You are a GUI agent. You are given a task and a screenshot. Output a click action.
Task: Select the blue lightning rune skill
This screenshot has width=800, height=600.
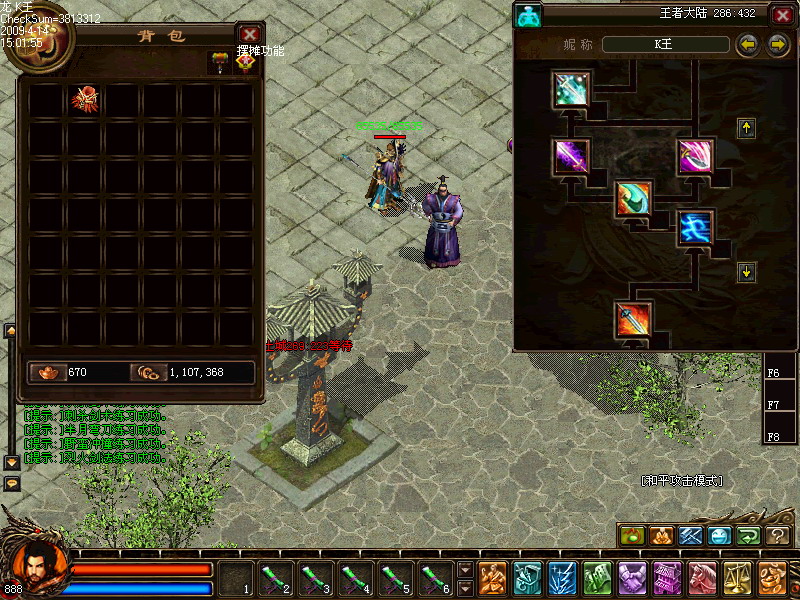[x=696, y=229]
